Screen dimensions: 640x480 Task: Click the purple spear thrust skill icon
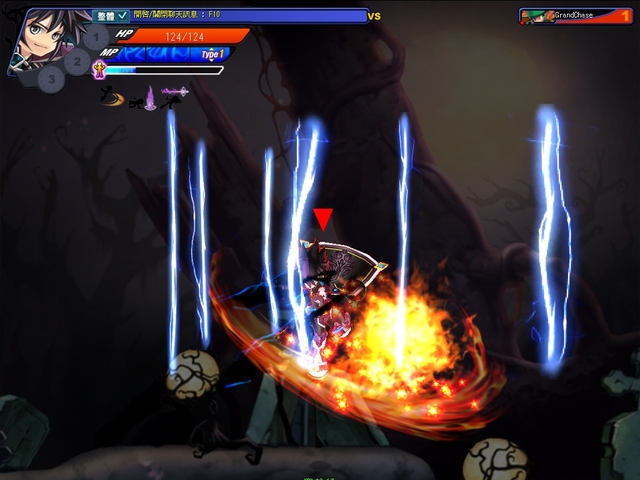point(175,93)
